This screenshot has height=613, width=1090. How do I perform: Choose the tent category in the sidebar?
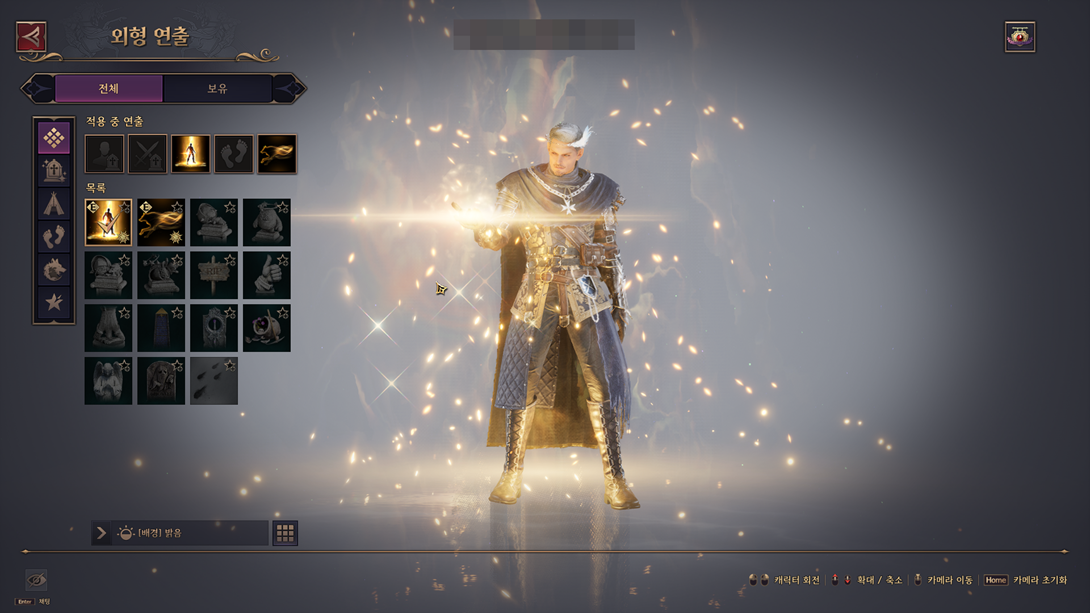[54, 204]
